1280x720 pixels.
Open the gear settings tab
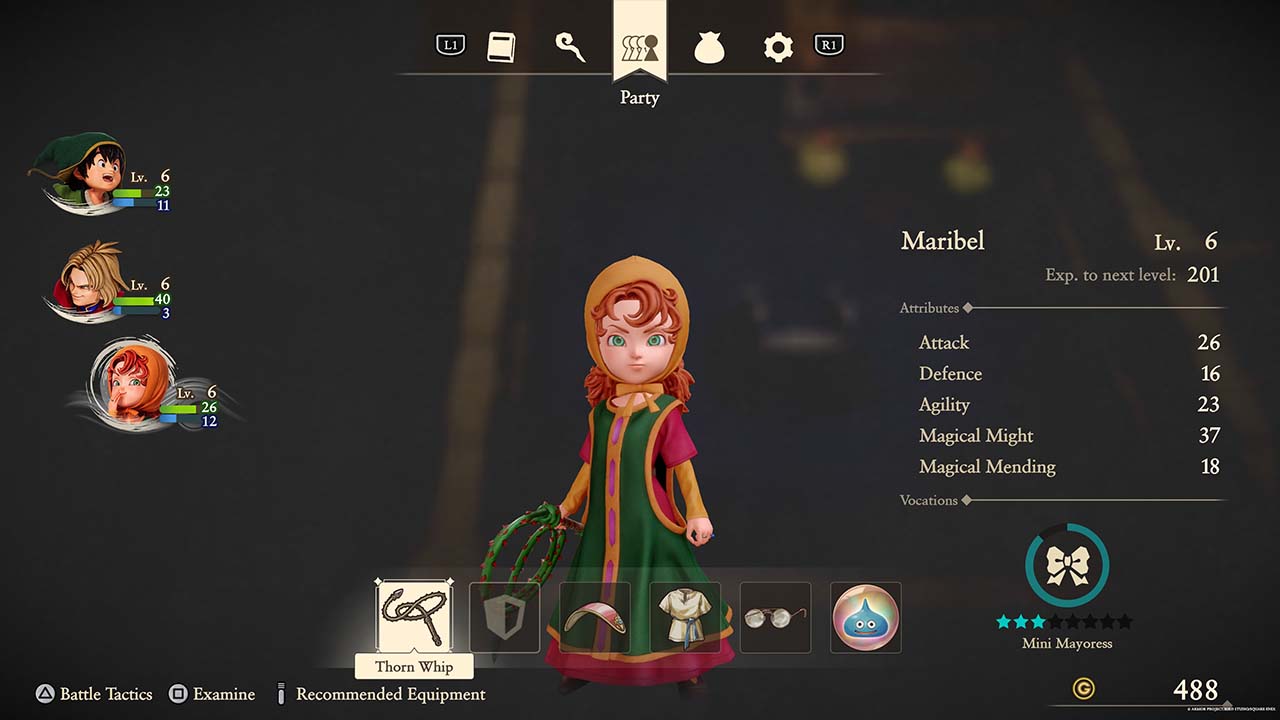point(778,47)
